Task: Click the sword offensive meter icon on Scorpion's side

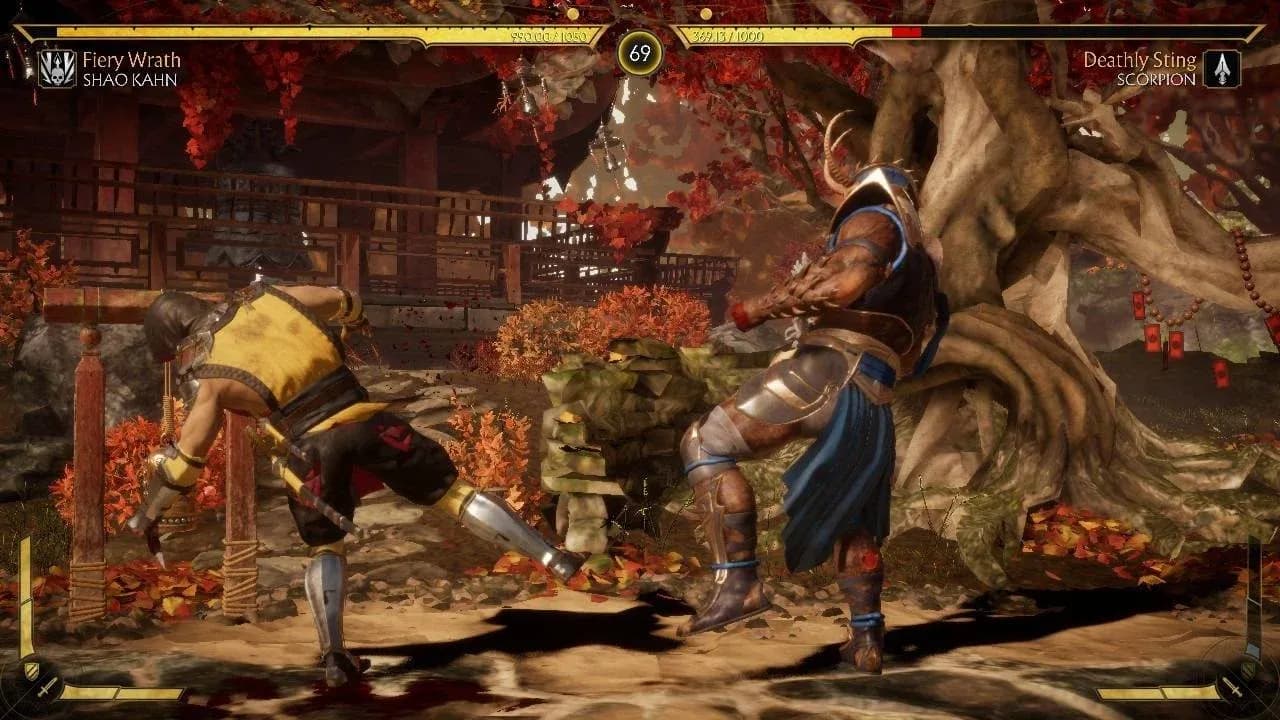Action: click(1233, 689)
